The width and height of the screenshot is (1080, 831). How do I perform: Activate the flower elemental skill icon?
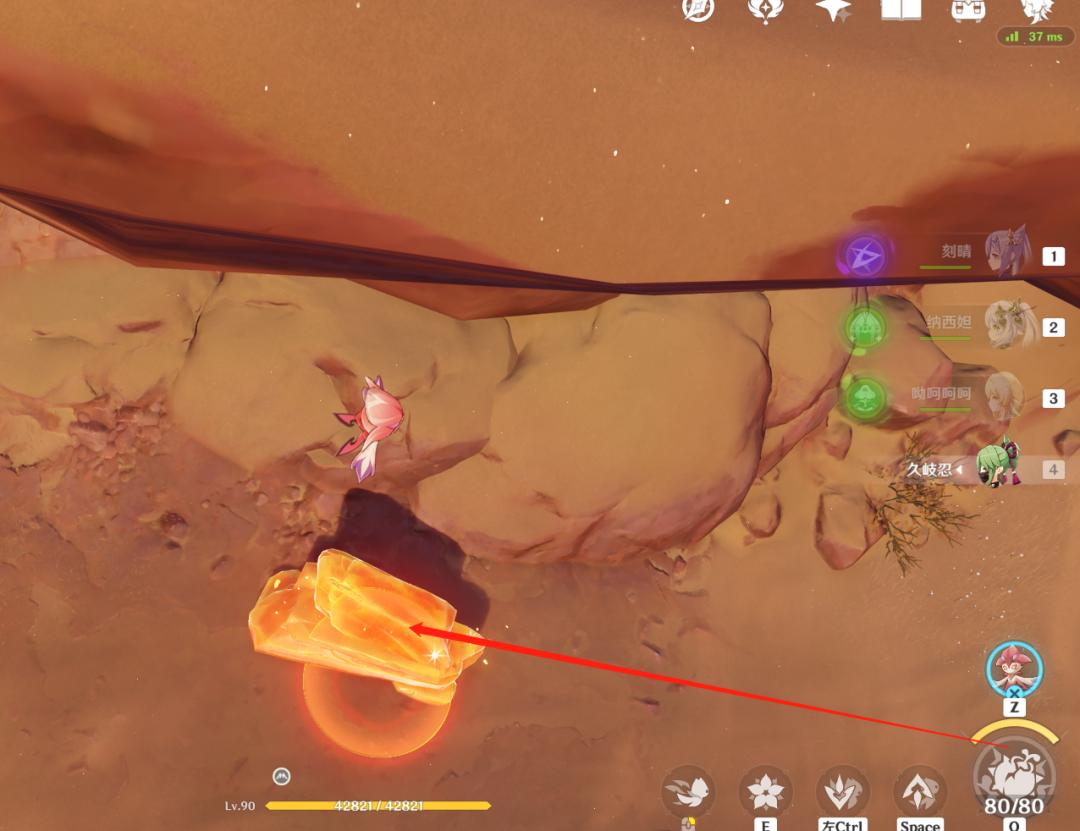[766, 792]
